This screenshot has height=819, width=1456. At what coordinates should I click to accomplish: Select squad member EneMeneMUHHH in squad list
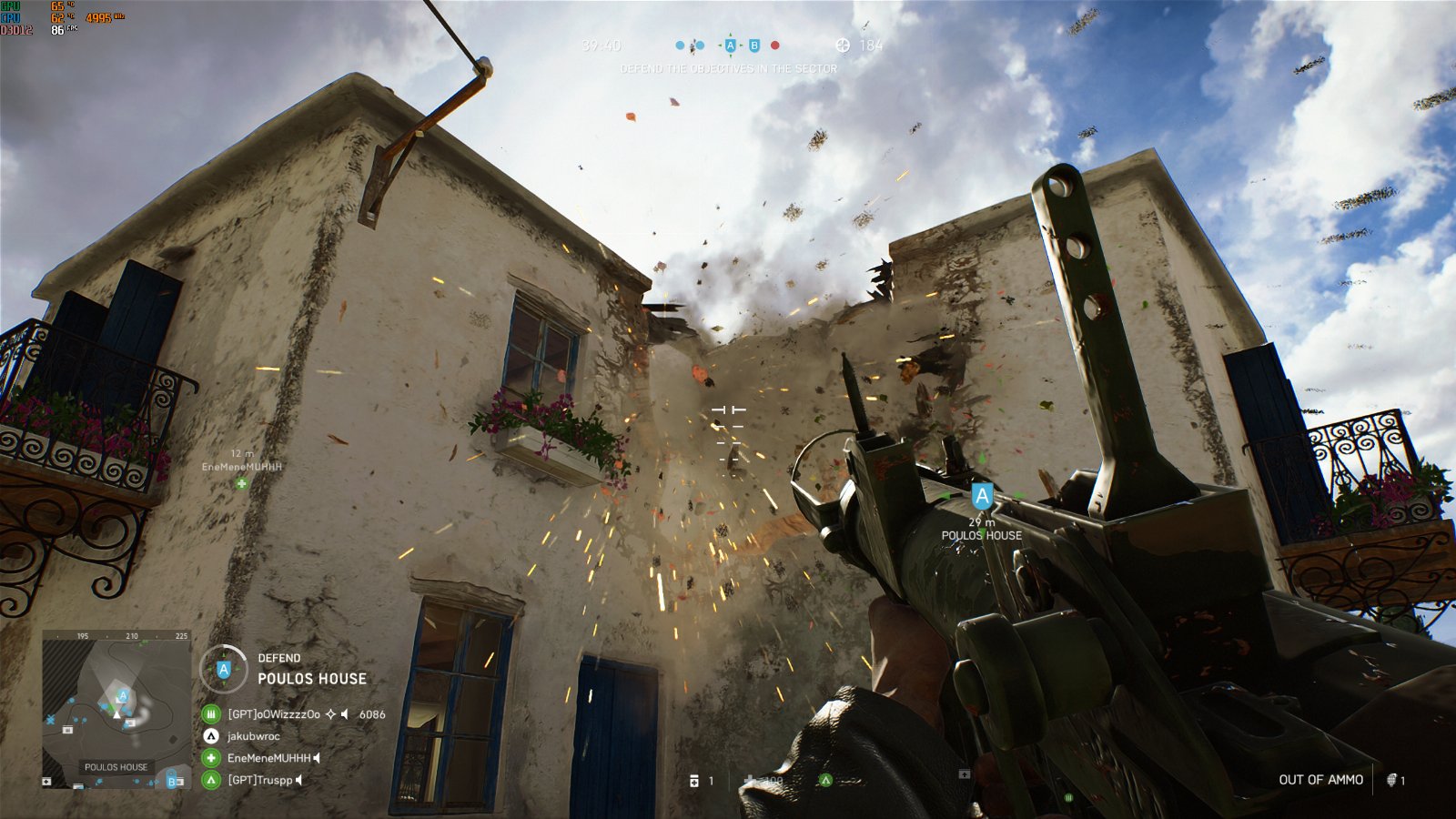pyautogui.click(x=268, y=758)
